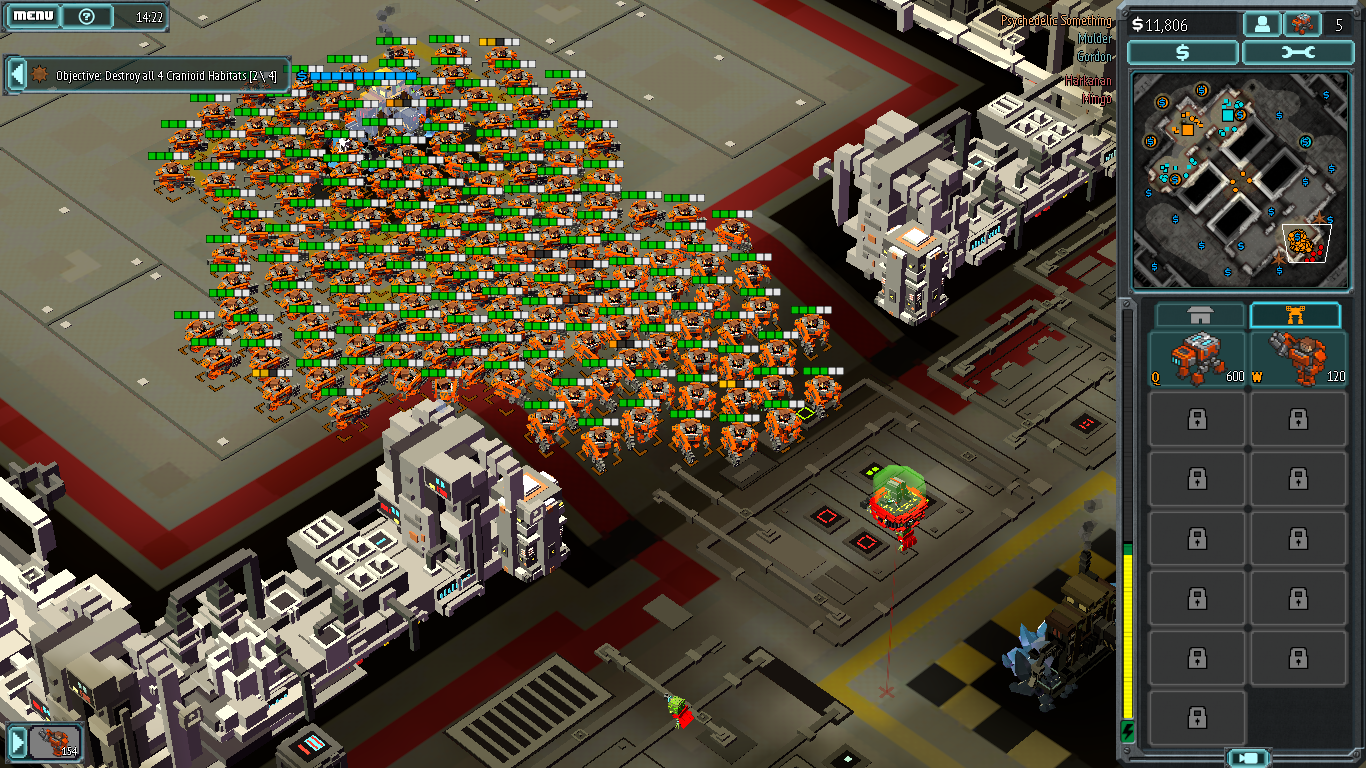Expand the selected unit group panel arrow
1366x768 pixels.
(16, 741)
